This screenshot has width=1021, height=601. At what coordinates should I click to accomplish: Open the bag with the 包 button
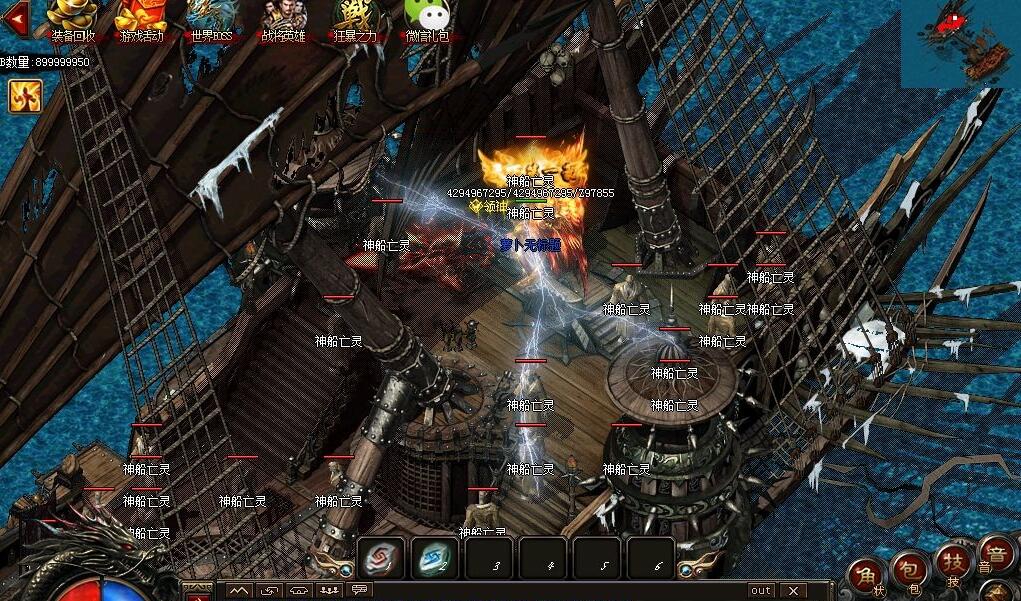pyautogui.click(x=908, y=569)
